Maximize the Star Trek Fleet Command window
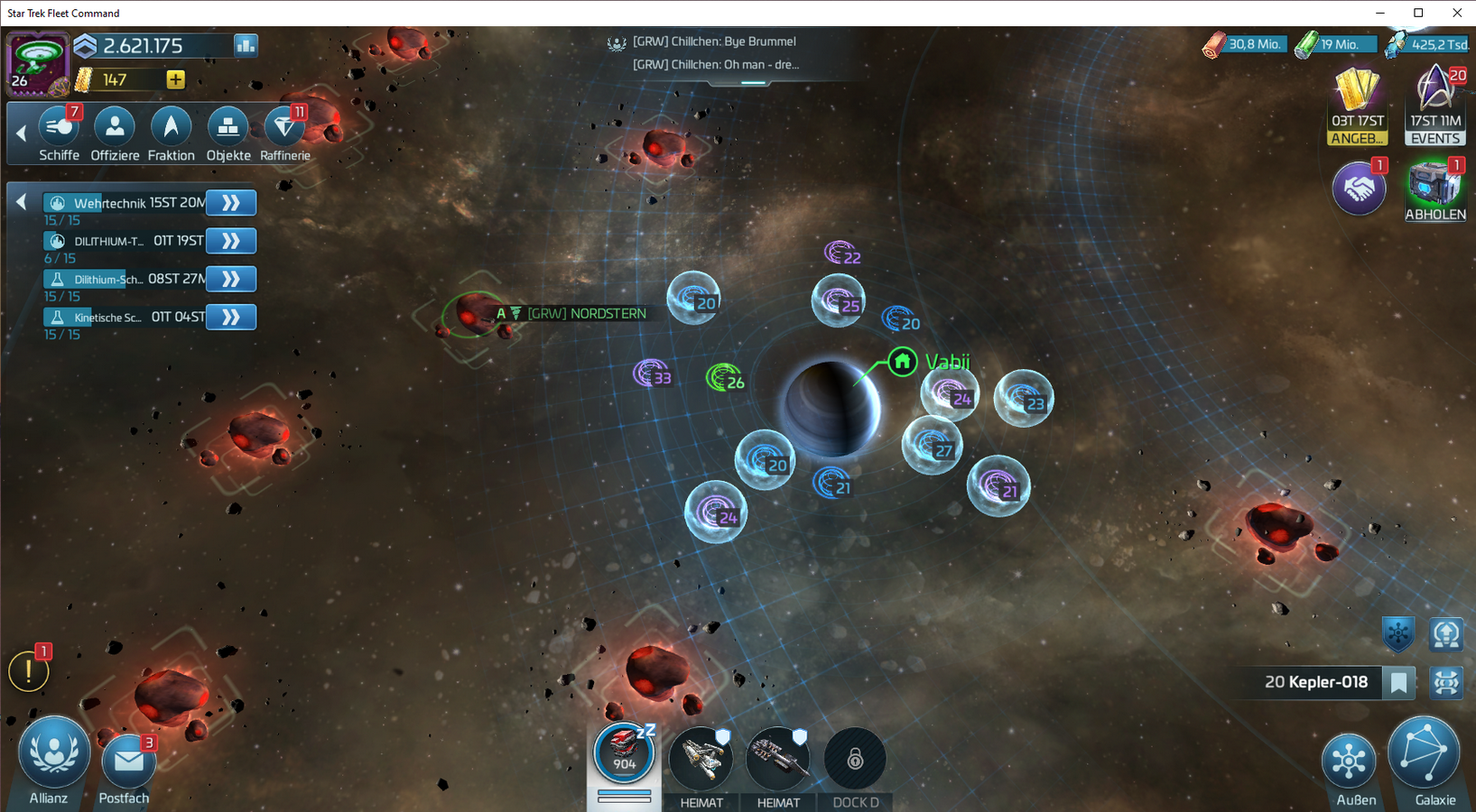 click(1418, 13)
